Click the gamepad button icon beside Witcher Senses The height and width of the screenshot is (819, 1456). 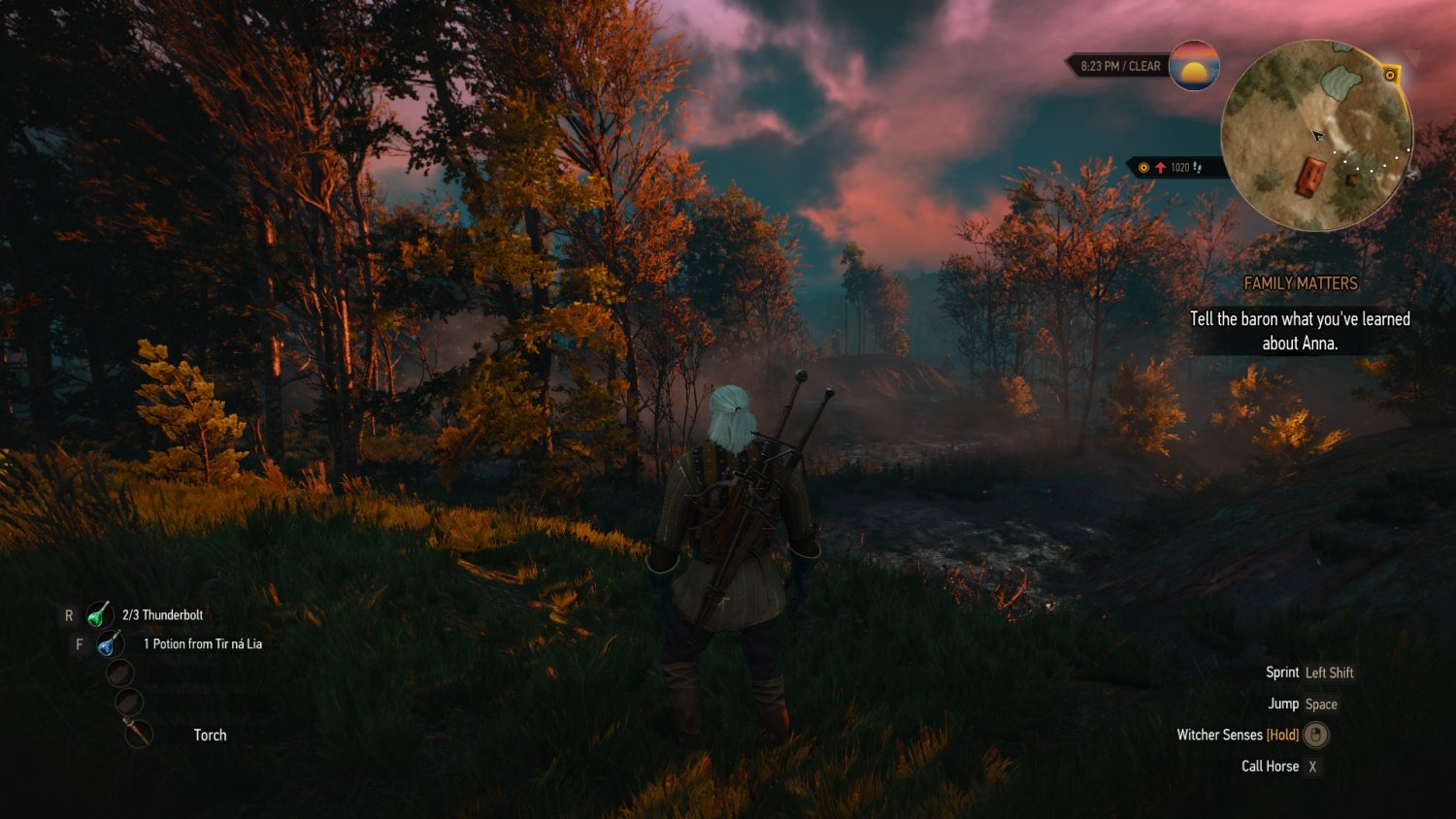tap(1315, 736)
